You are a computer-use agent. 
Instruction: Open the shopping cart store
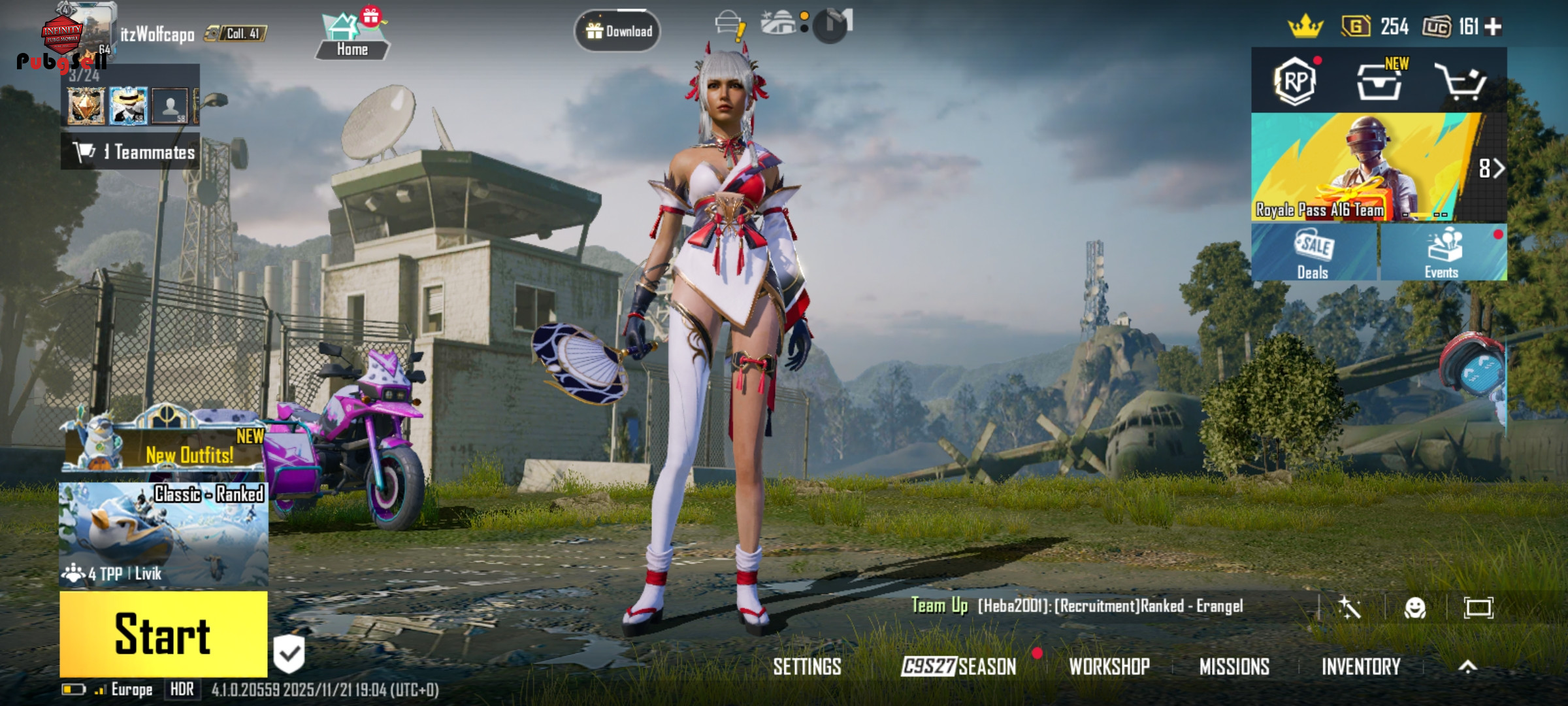[x=1460, y=82]
